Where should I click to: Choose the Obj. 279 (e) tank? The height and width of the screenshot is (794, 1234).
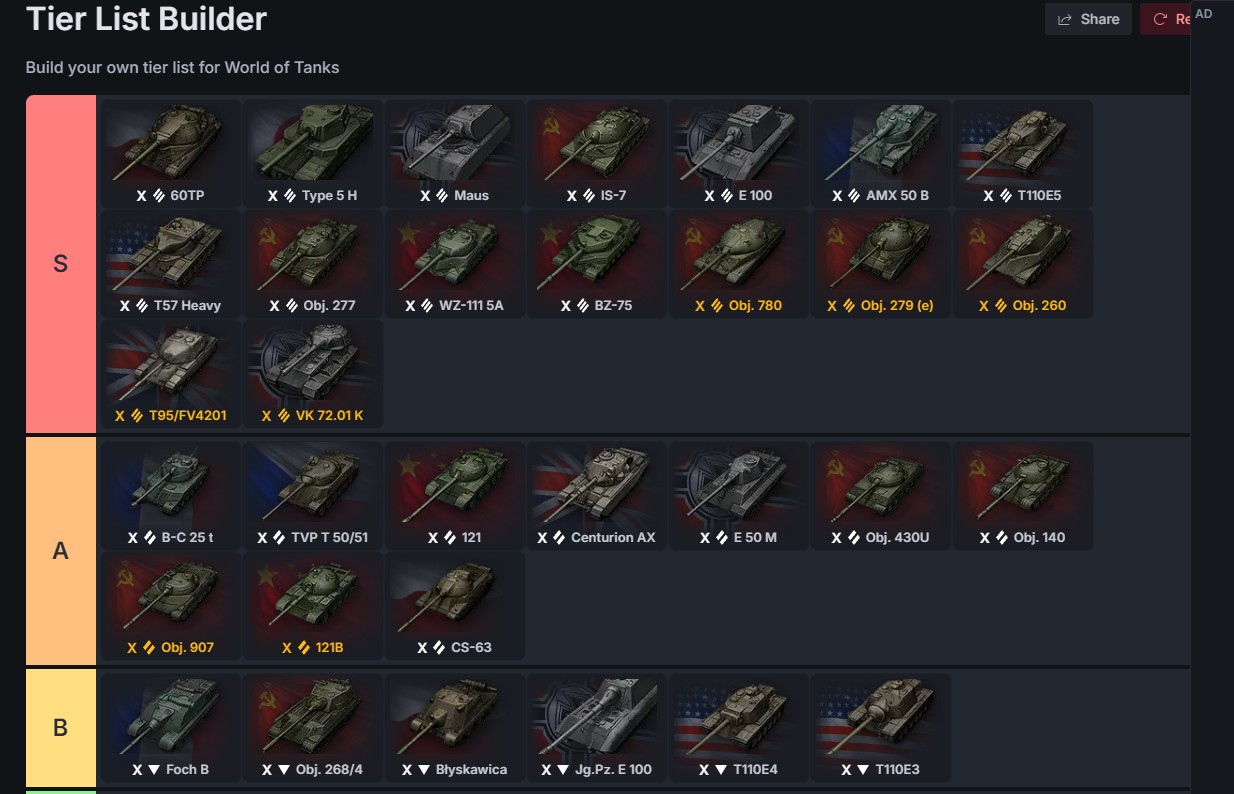881,263
